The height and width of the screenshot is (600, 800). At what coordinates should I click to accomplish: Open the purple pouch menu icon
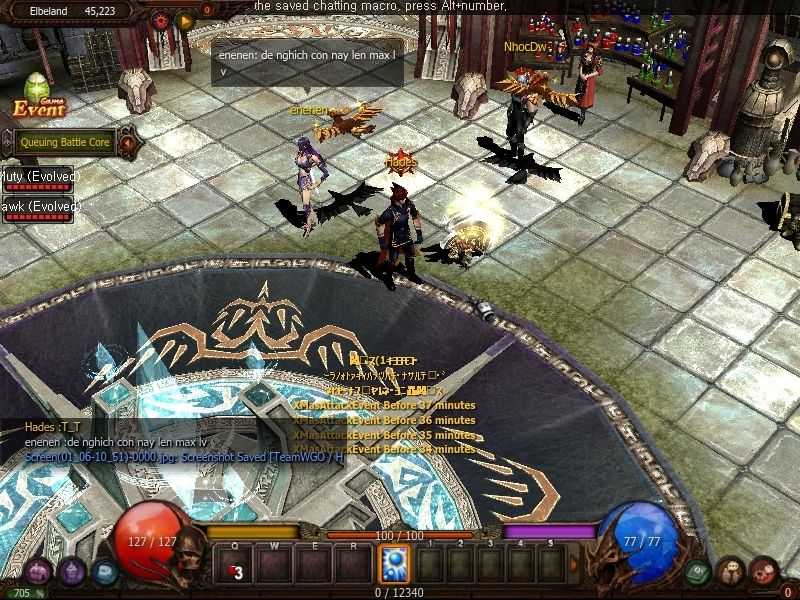(x=38, y=572)
